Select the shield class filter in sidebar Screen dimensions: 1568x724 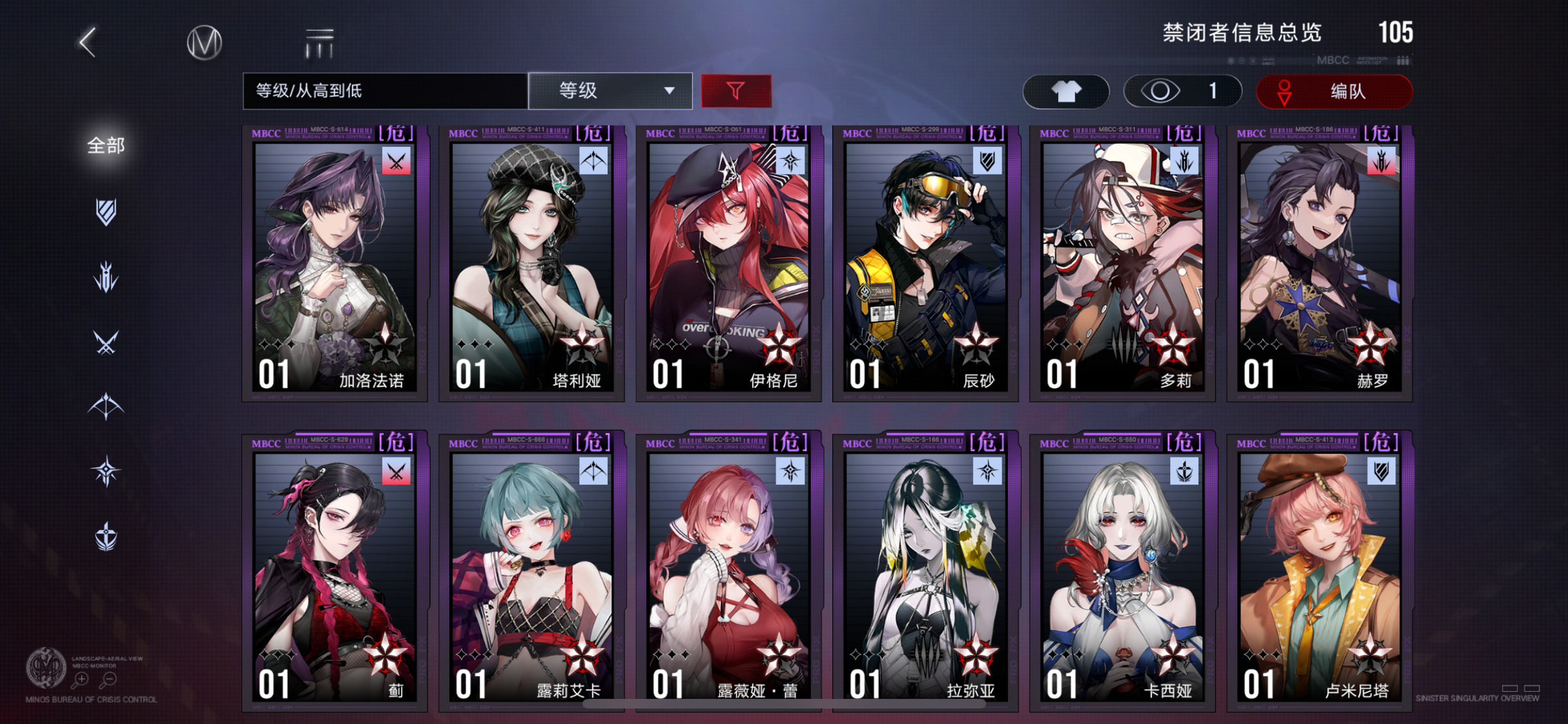107,212
